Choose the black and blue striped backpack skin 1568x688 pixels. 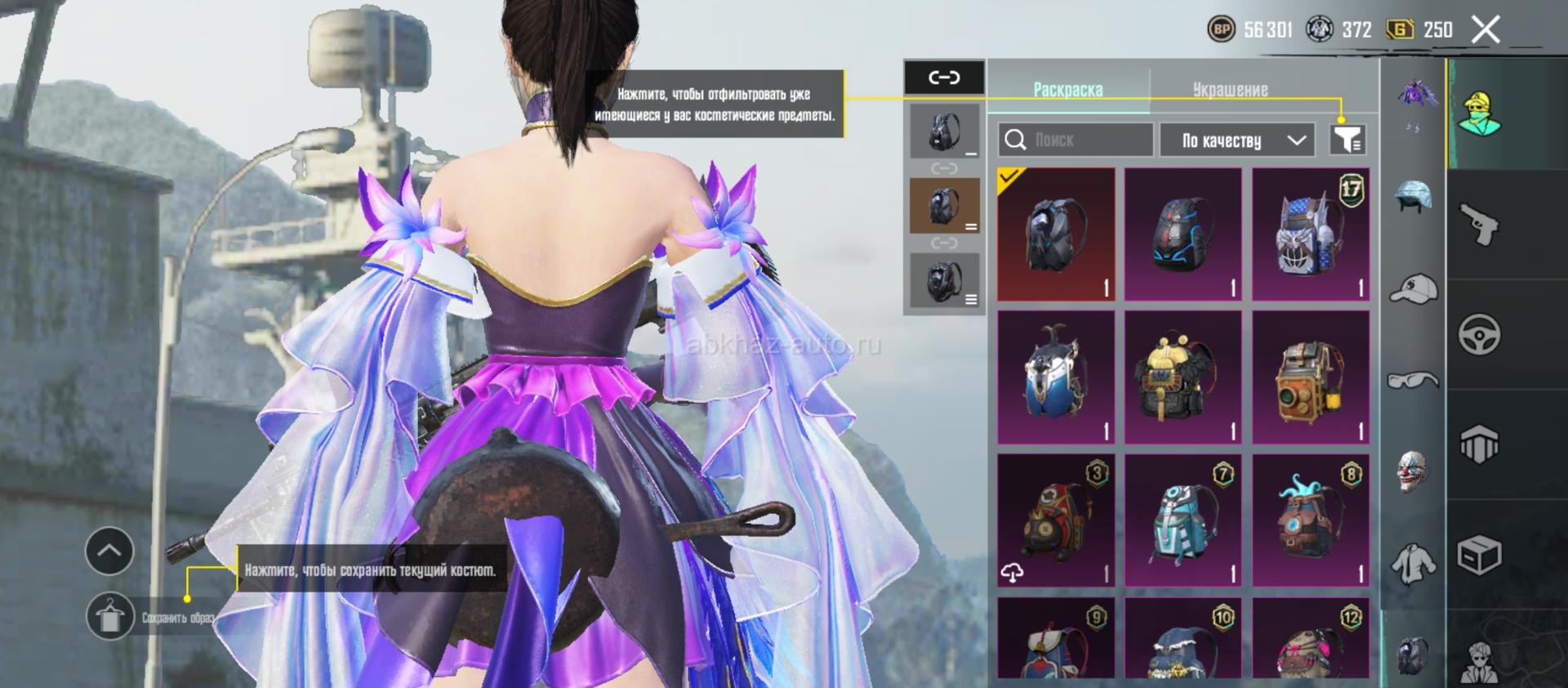(x=1183, y=235)
